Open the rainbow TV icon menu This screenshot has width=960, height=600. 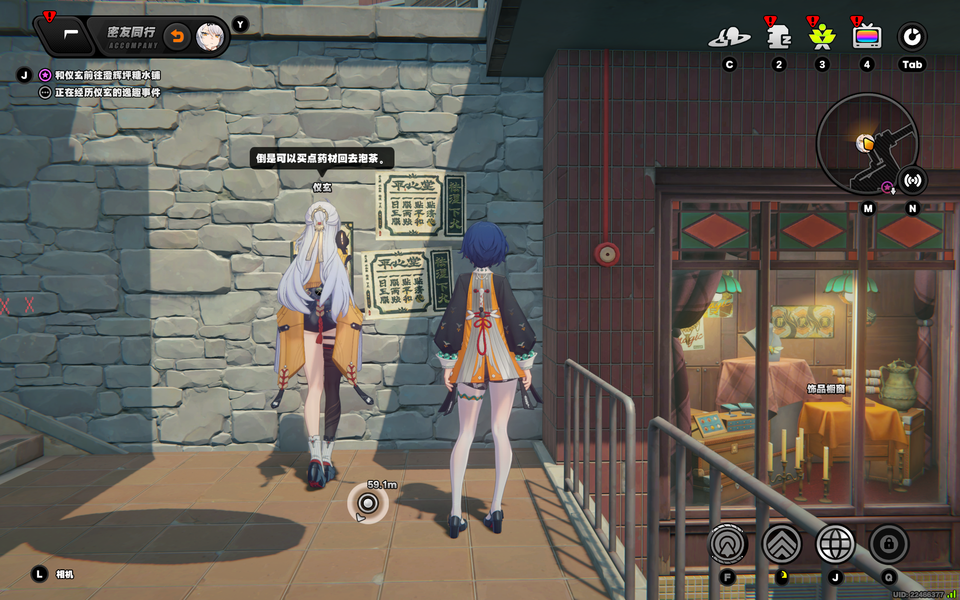click(x=867, y=38)
